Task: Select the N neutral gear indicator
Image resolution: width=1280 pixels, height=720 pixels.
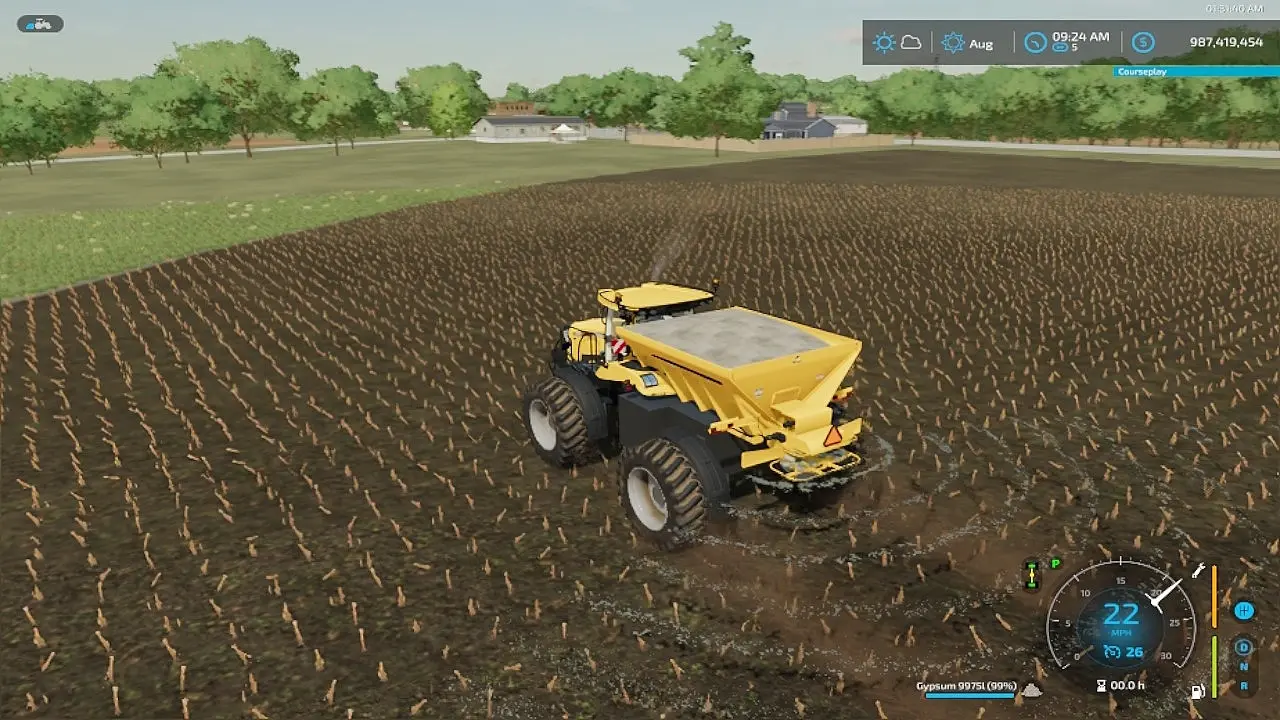Action: click(x=1243, y=665)
